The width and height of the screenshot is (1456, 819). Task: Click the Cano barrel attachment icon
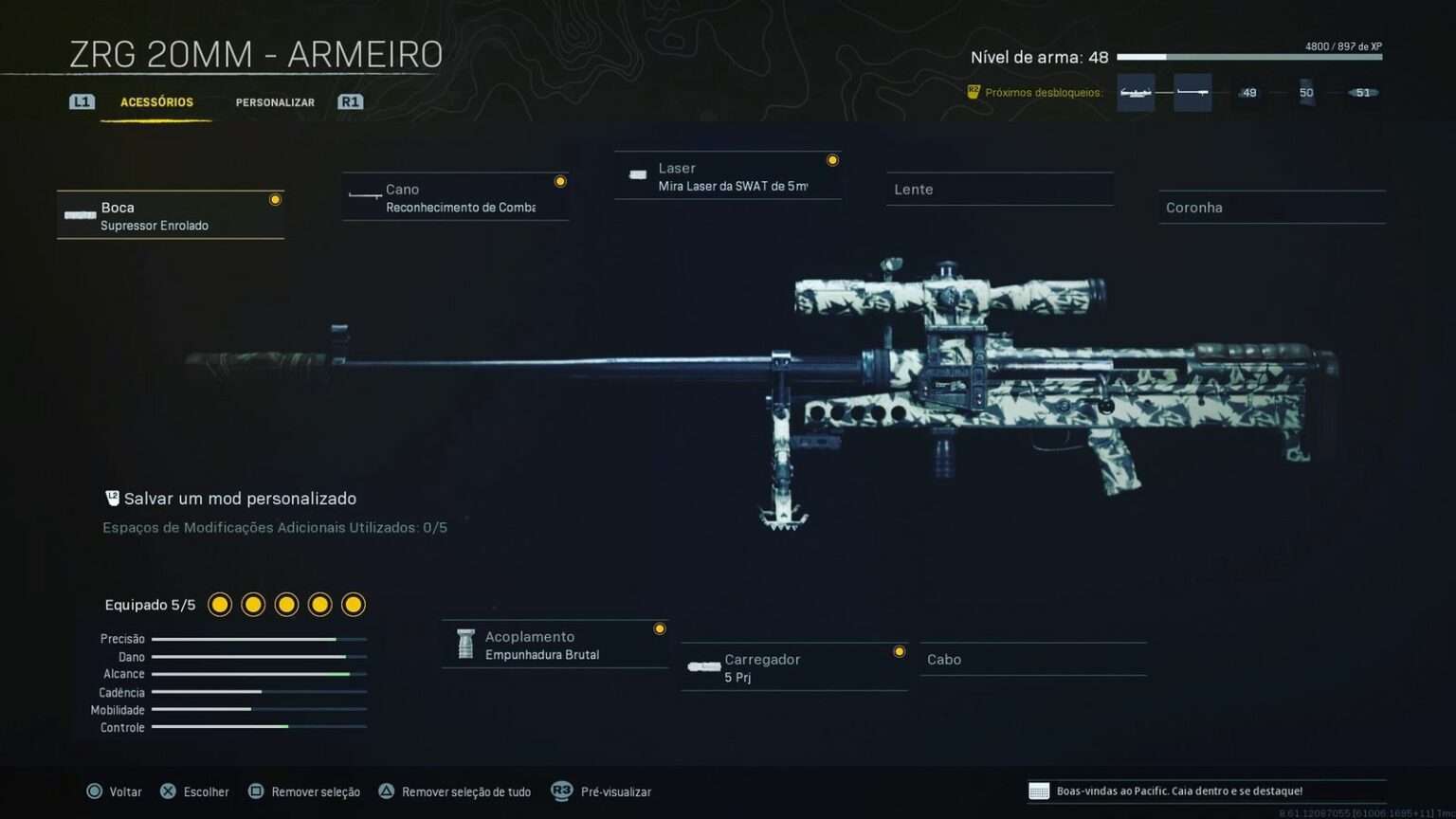point(366,197)
